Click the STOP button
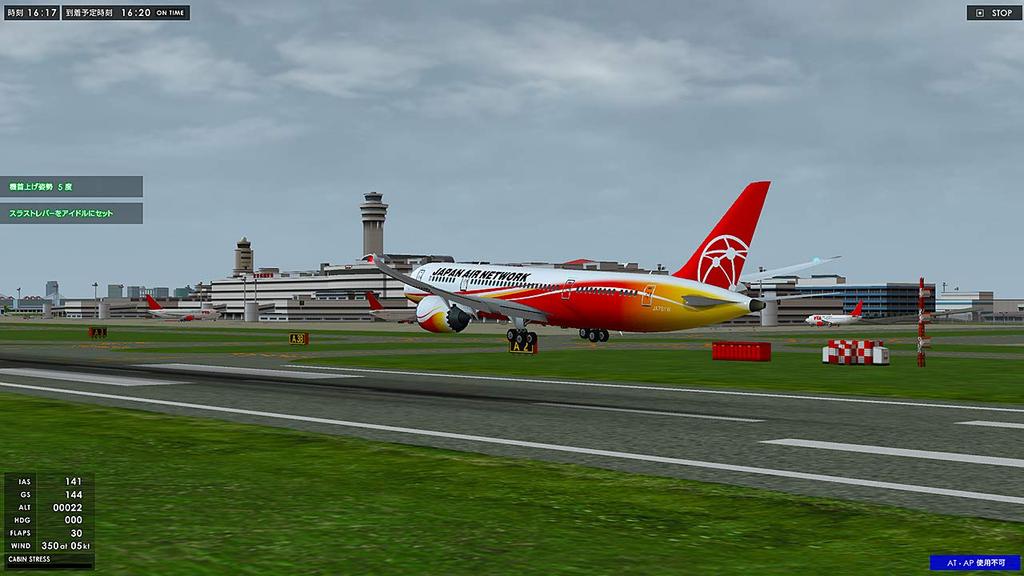Image resolution: width=1024 pixels, height=576 pixels. (994, 13)
